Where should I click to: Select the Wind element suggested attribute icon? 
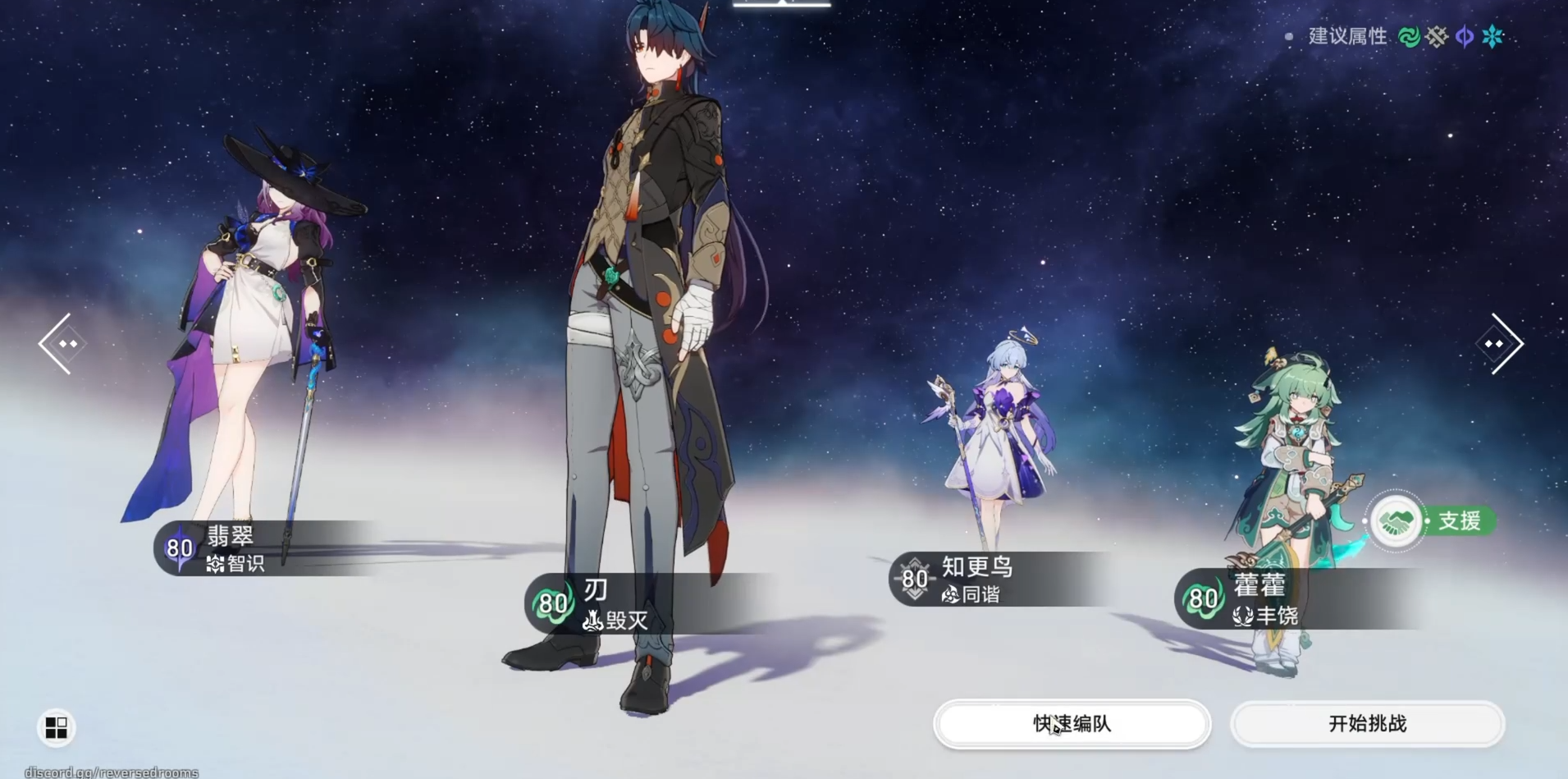1408,36
